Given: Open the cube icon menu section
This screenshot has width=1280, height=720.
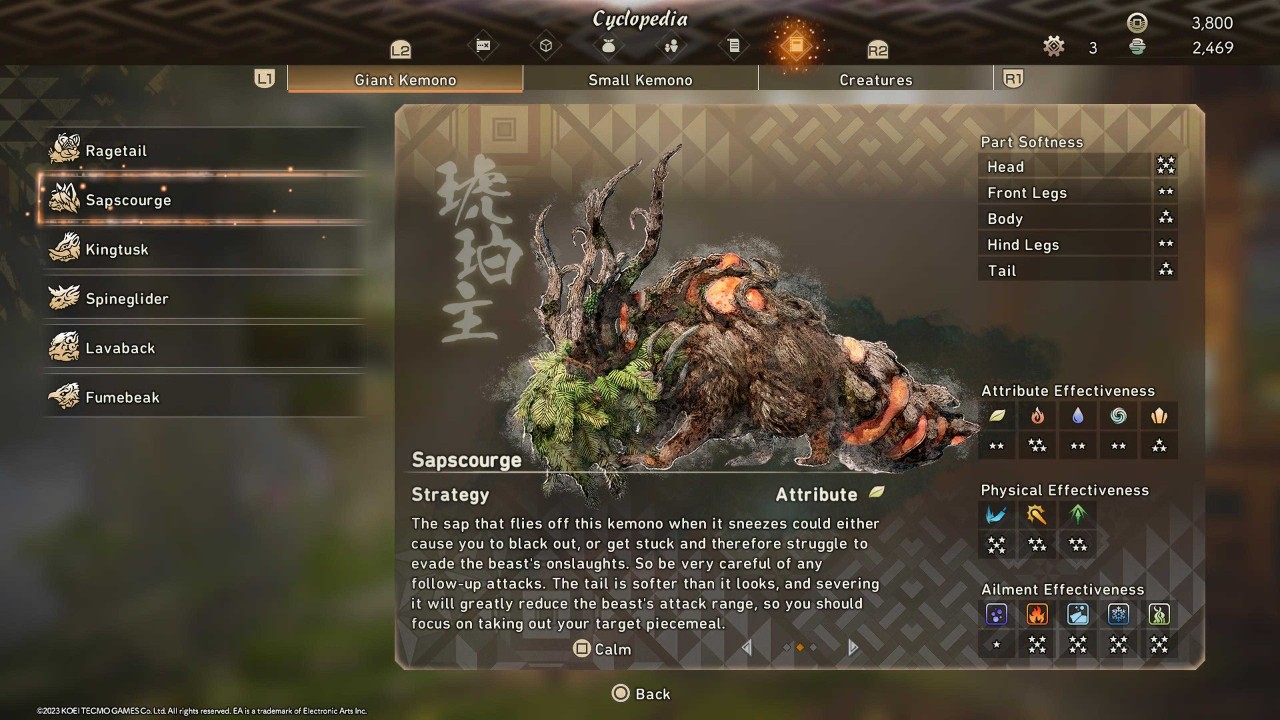Looking at the screenshot, I should (546, 46).
